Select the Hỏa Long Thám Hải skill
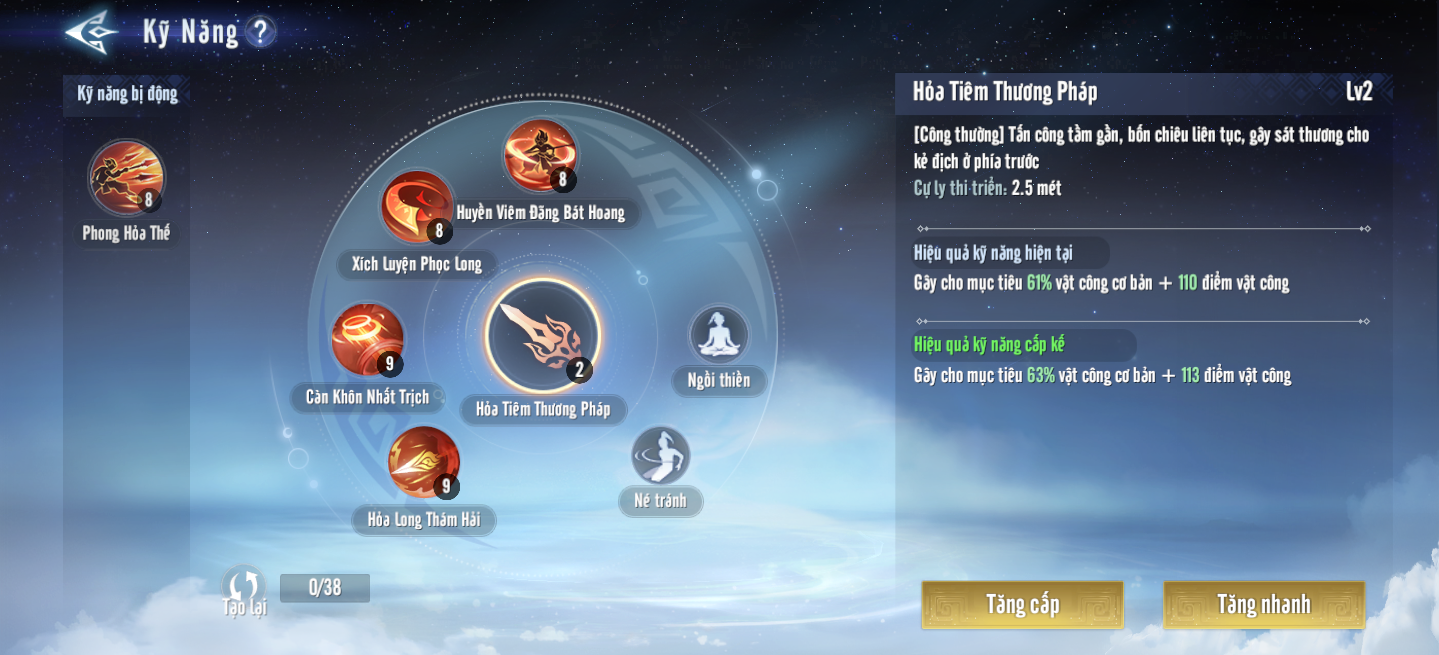The height and width of the screenshot is (655, 1439). 424,462
